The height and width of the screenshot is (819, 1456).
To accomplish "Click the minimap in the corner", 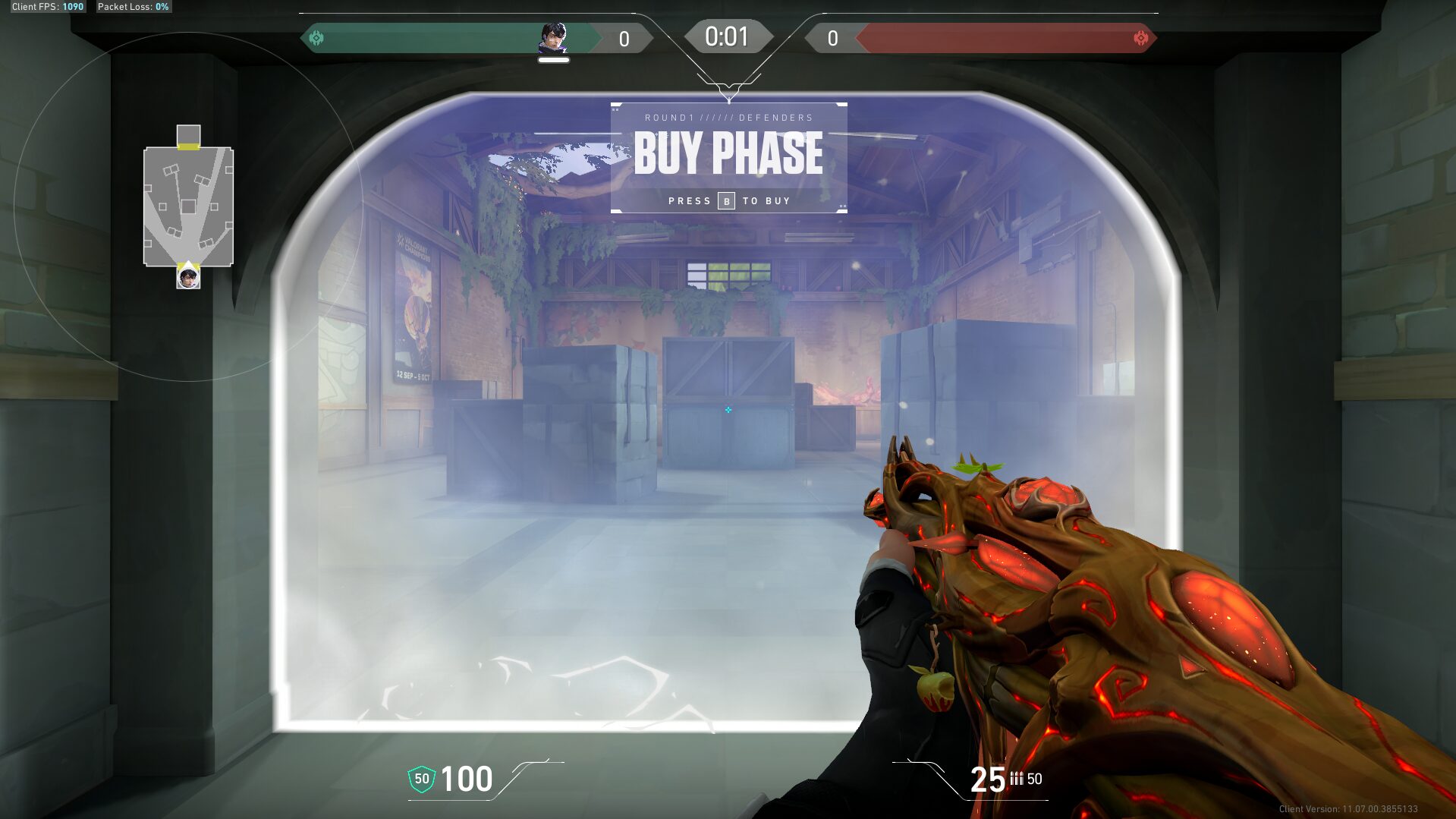I will pos(188,206).
